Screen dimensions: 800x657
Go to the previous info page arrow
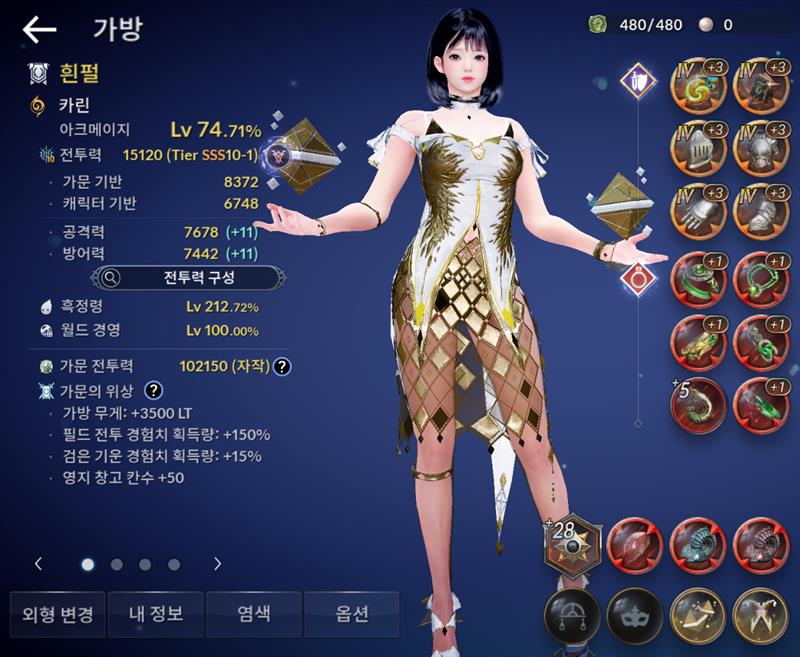click(38, 564)
